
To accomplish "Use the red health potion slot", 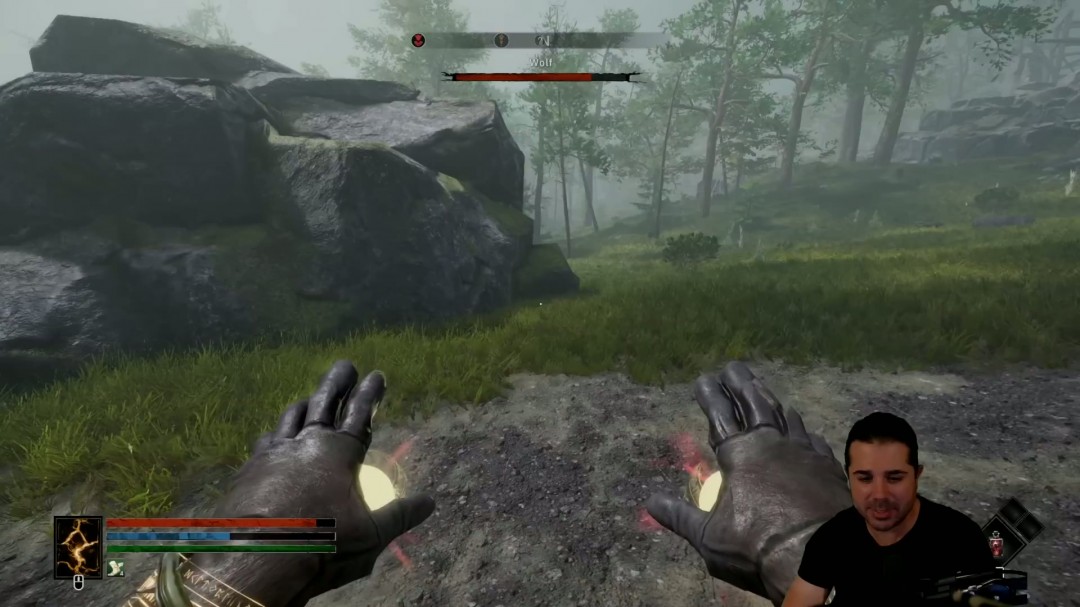I will pos(997,545).
